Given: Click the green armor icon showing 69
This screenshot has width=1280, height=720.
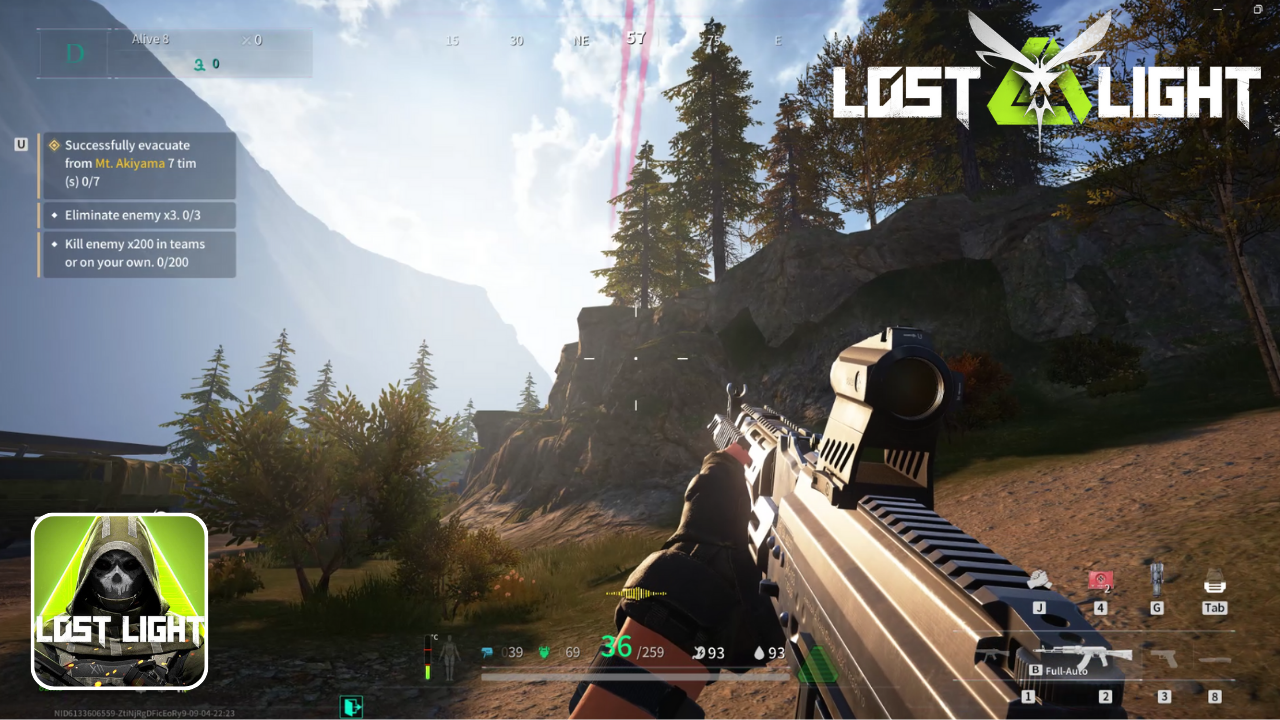Looking at the screenshot, I should (543, 651).
